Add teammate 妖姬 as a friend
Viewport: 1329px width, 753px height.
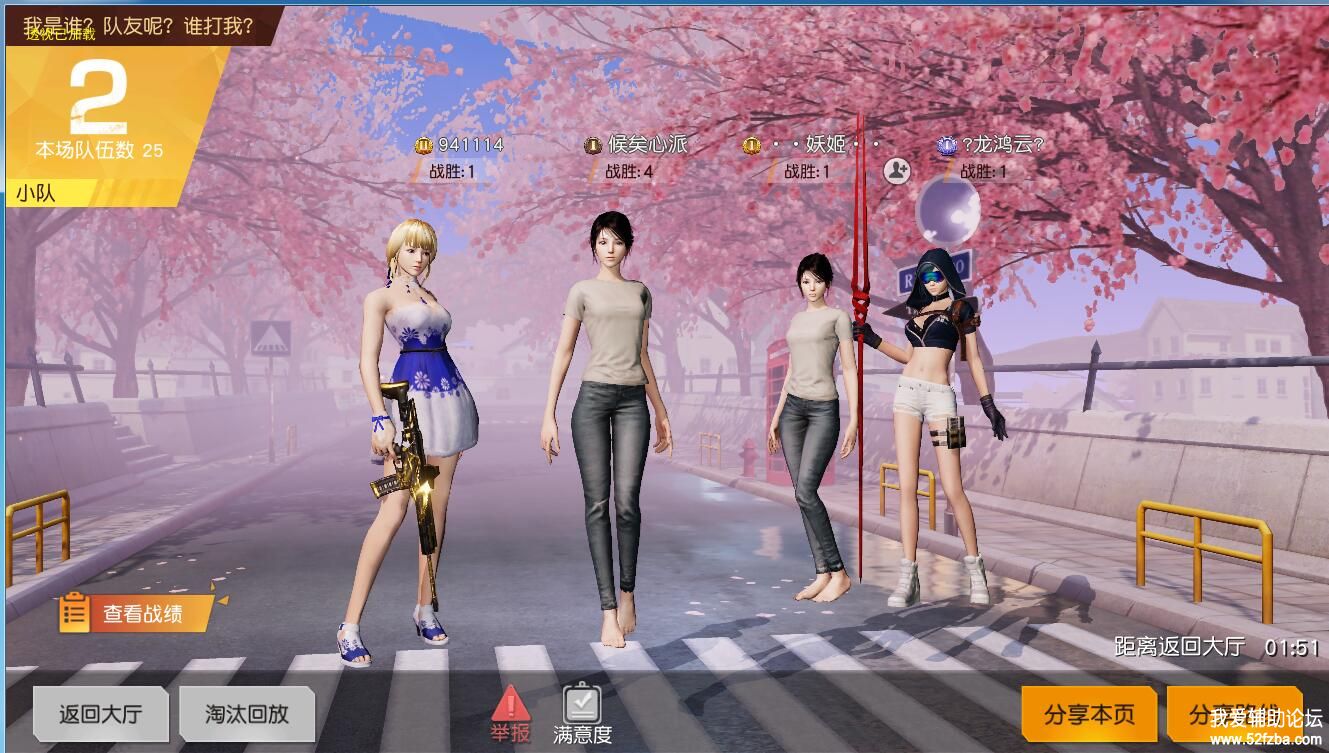[x=897, y=171]
